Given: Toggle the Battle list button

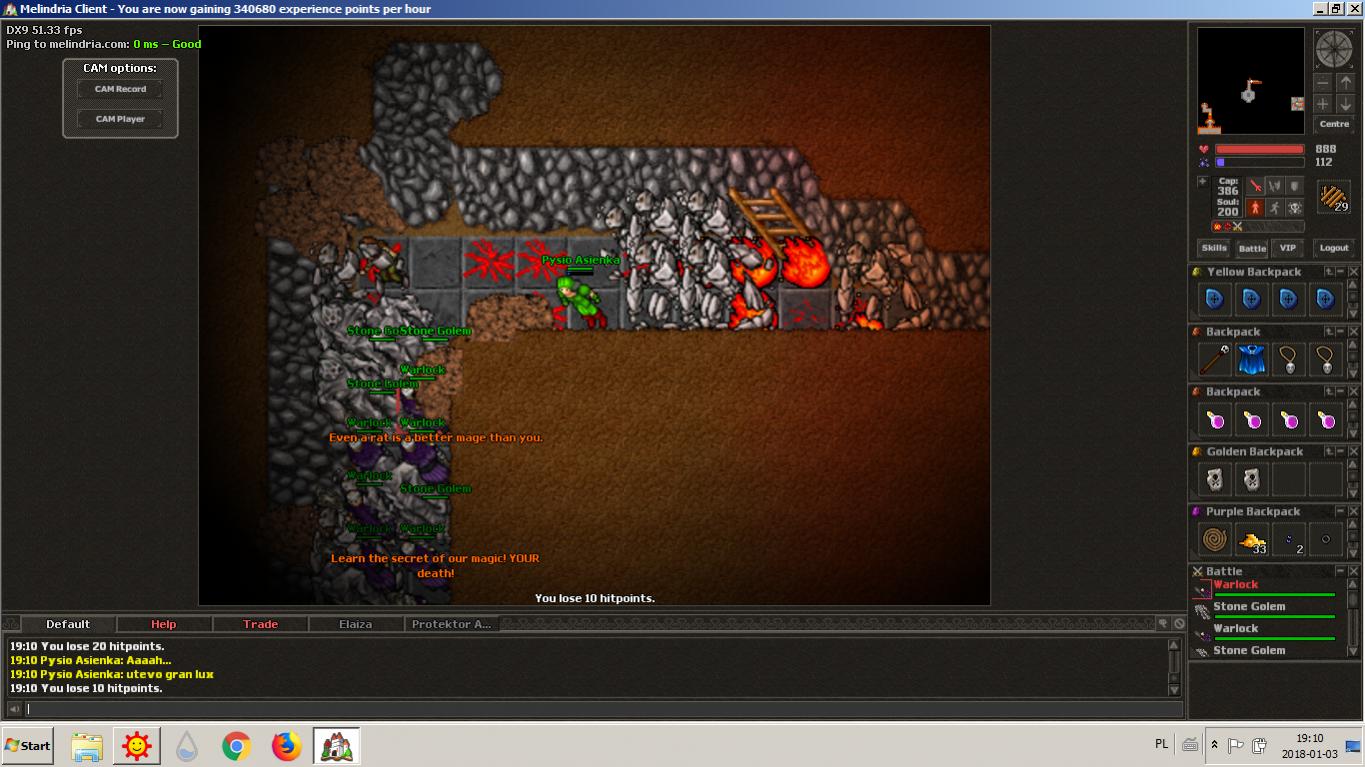Looking at the screenshot, I should point(1252,248).
